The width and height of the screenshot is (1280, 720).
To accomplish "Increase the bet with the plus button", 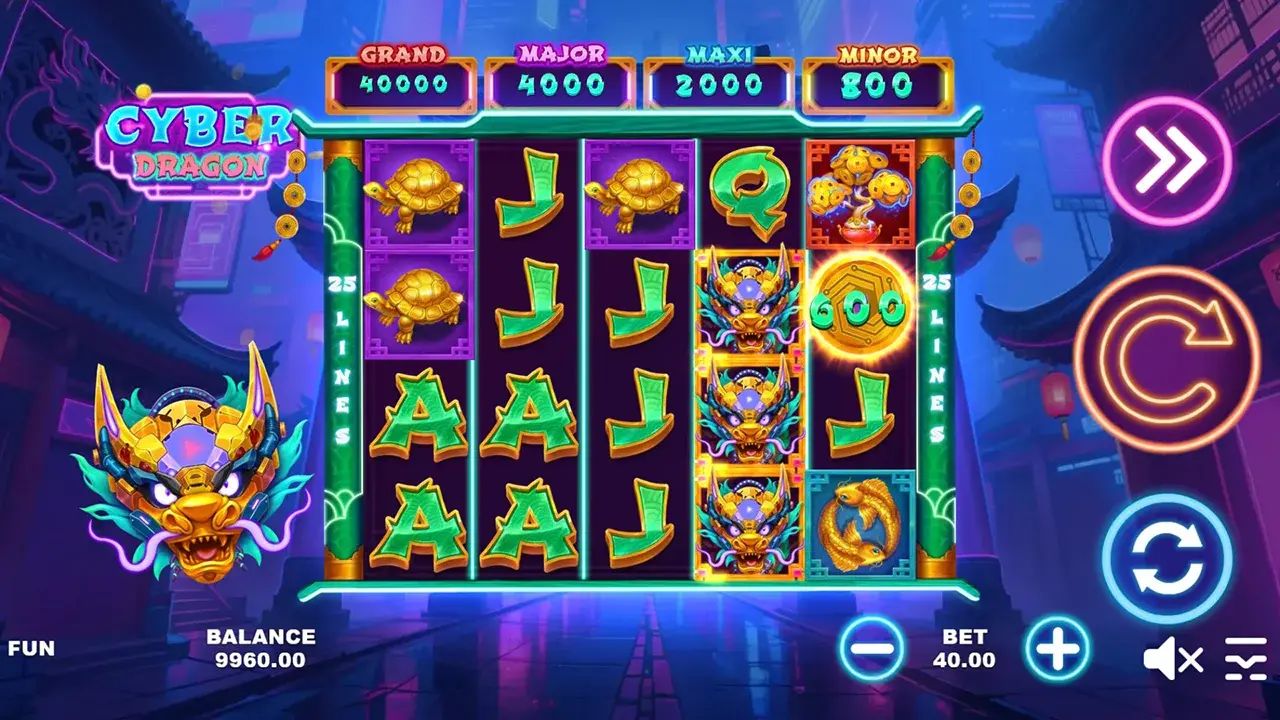I will click(x=1057, y=649).
